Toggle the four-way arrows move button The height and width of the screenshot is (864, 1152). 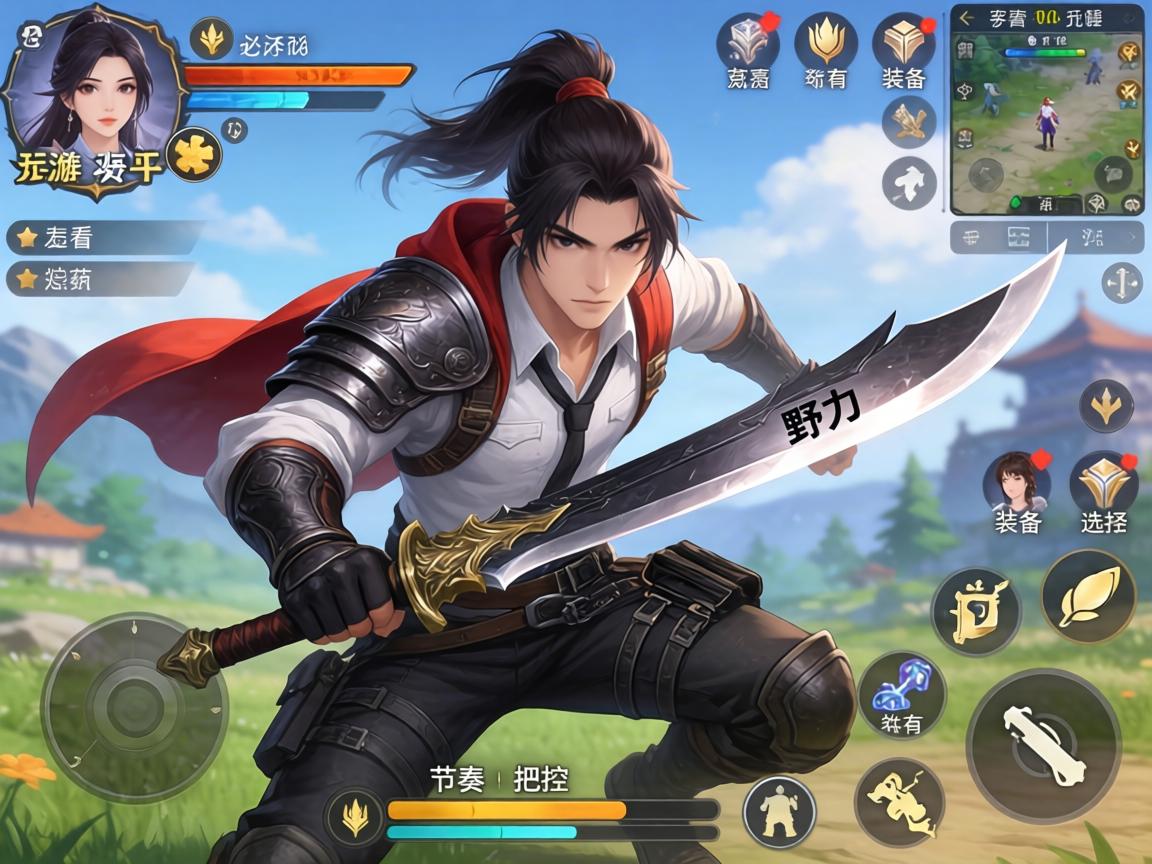coord(1121,283)
